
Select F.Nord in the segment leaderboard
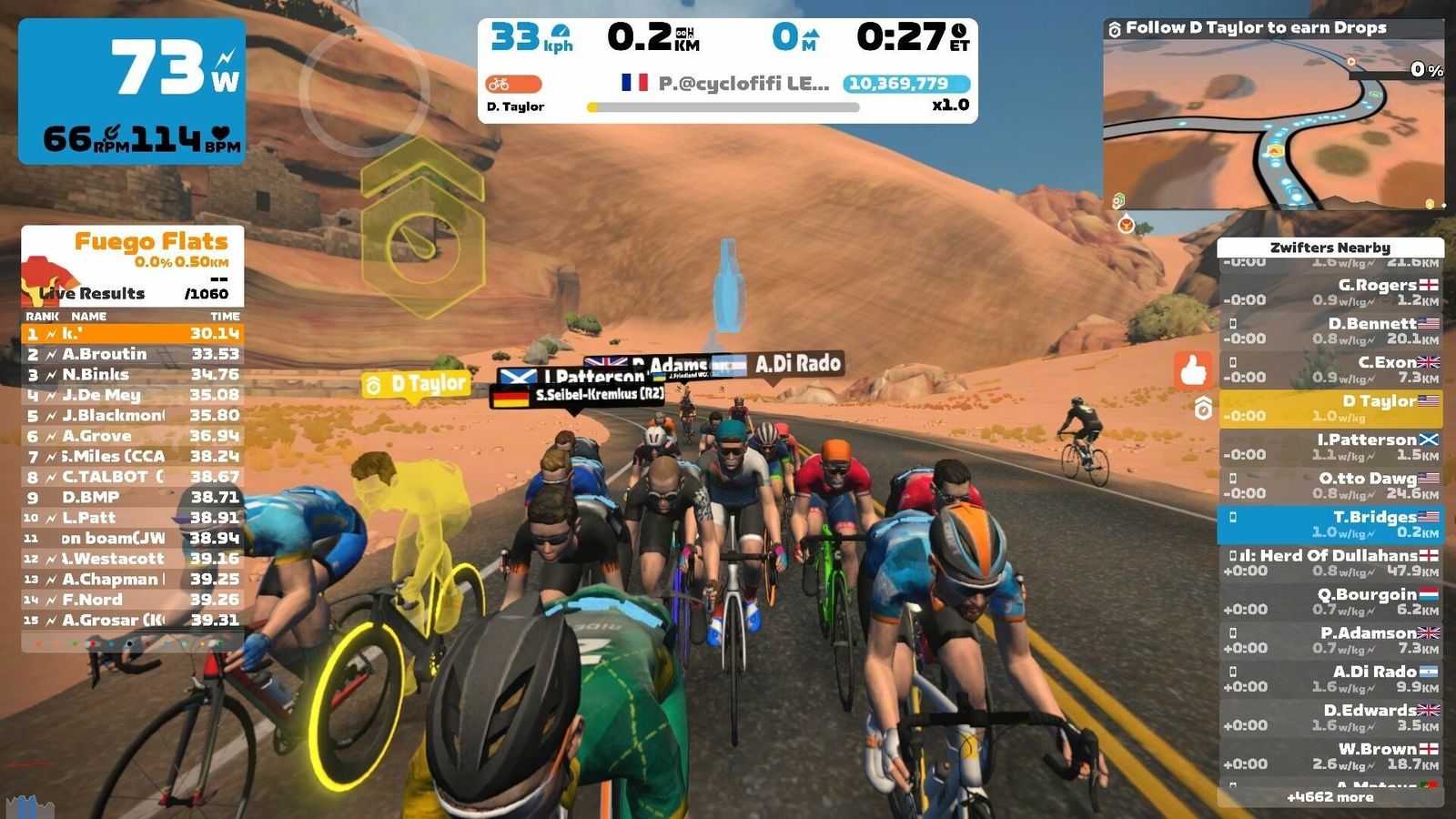[x=132, y=600]
